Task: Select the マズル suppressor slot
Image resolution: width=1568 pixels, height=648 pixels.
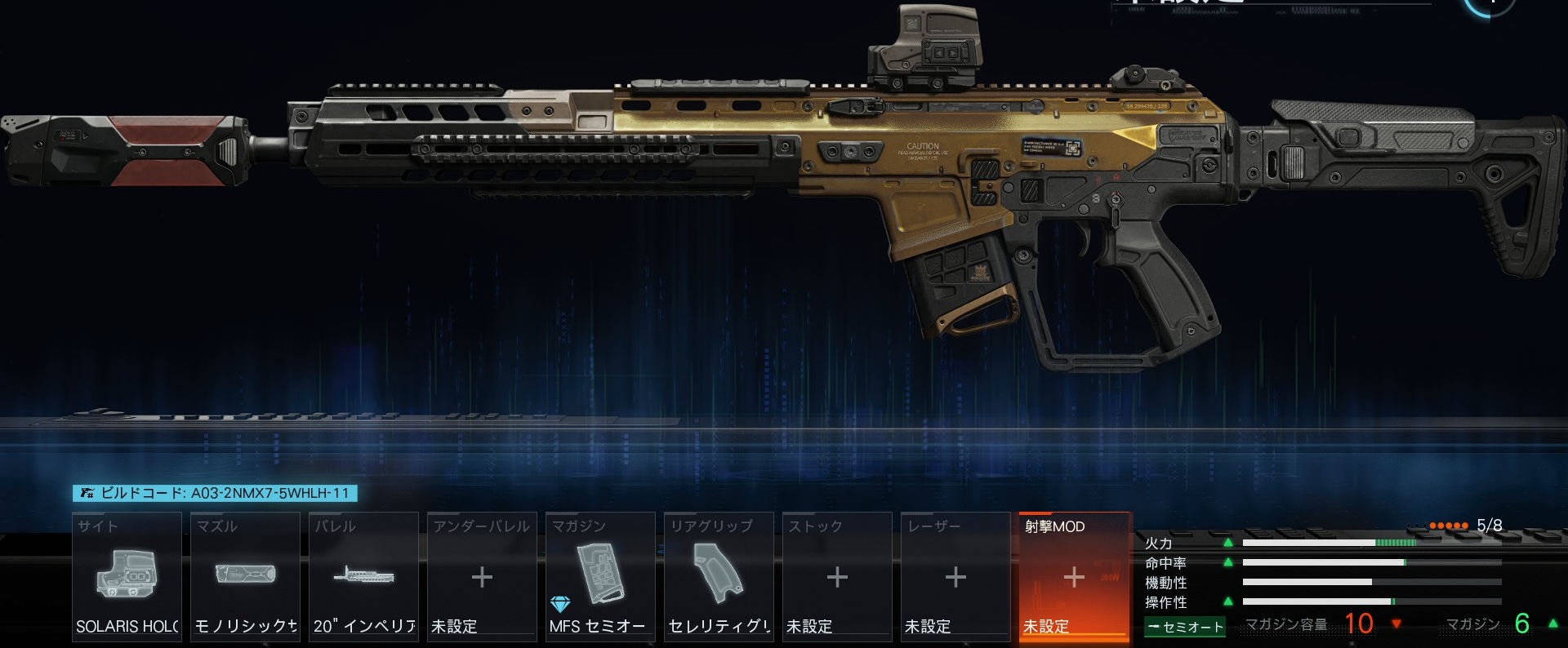Action: pyautogui.click(x=245, y=576)
